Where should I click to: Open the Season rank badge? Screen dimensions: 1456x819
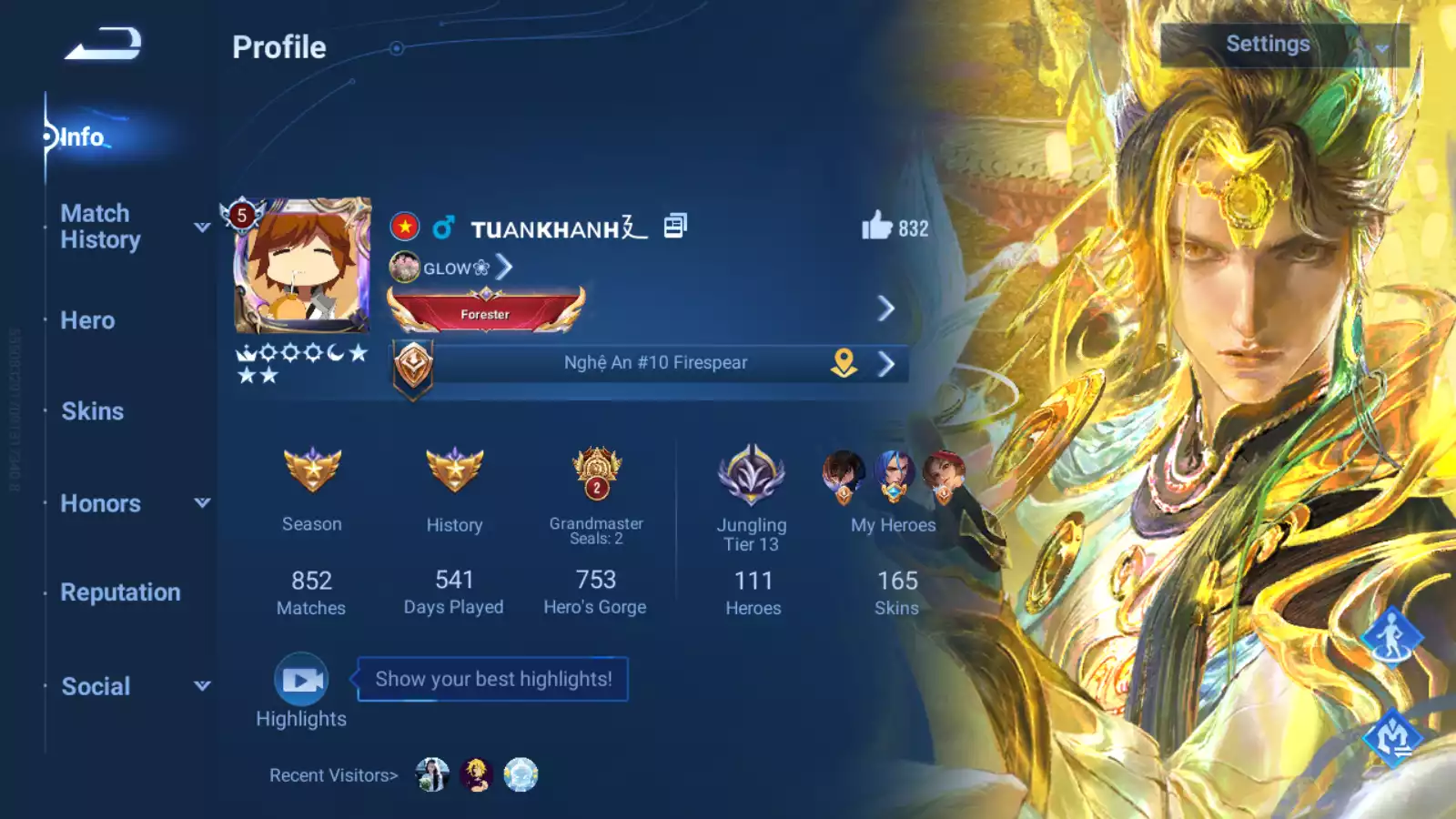[312, 470]
